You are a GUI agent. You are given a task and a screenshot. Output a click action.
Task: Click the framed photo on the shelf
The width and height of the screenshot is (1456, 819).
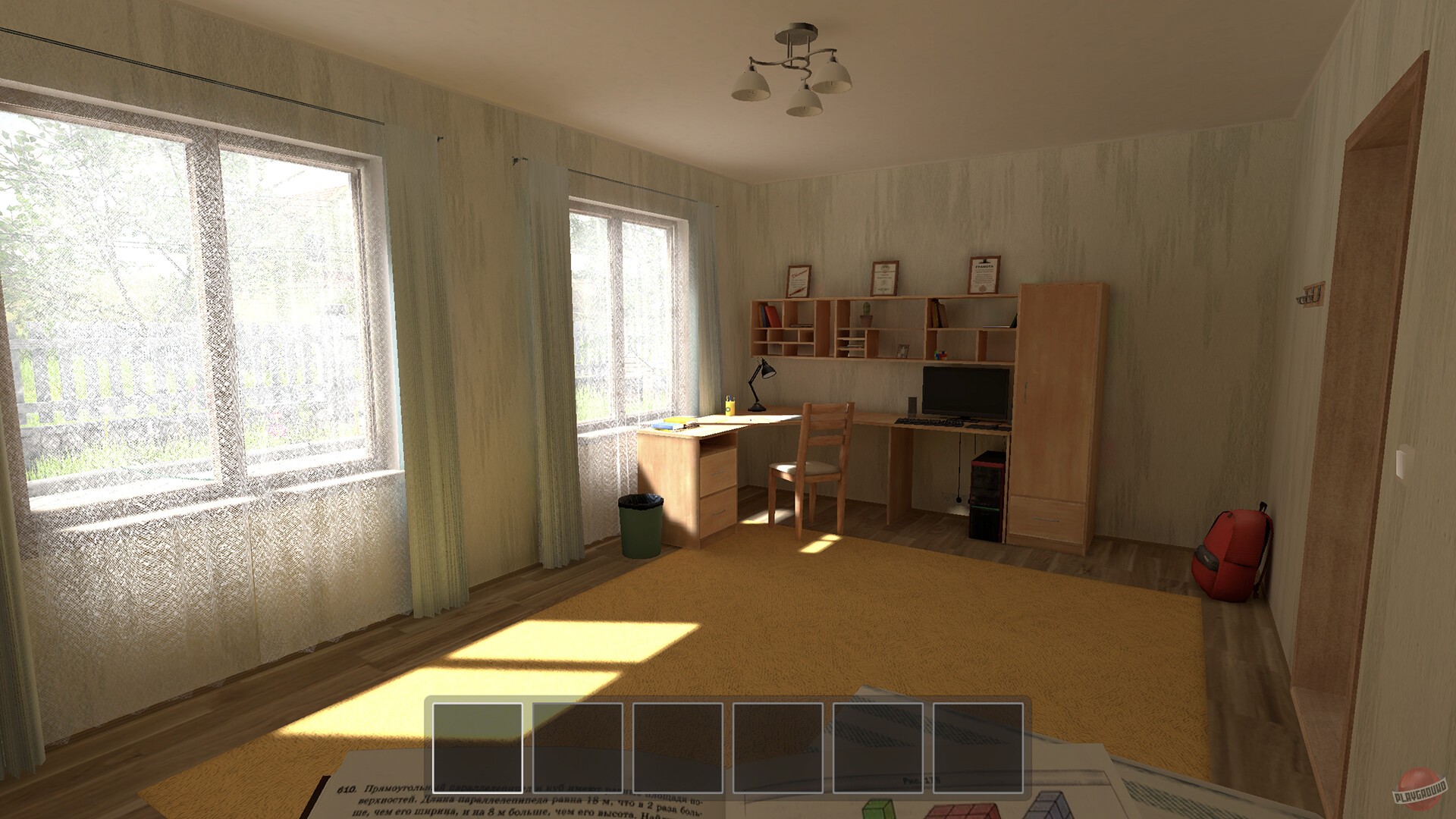(x=903, y=350)
